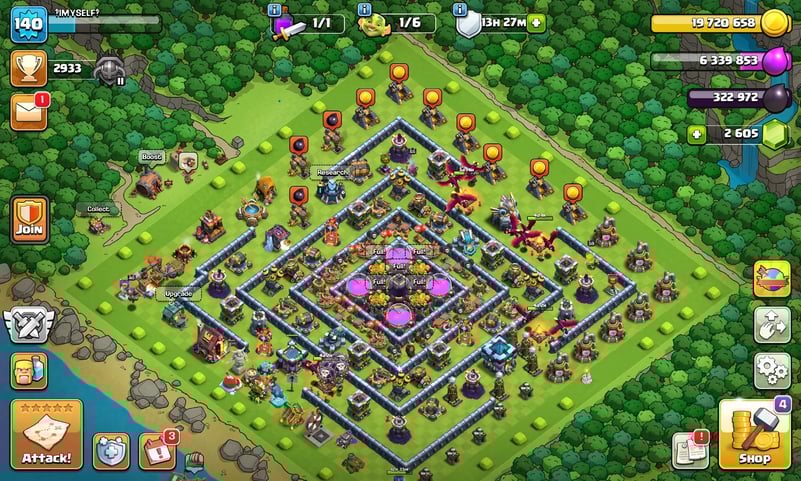Open the level 140 player profile badge
The height and width of the screenshot is (481, 801).
point(29,25)
